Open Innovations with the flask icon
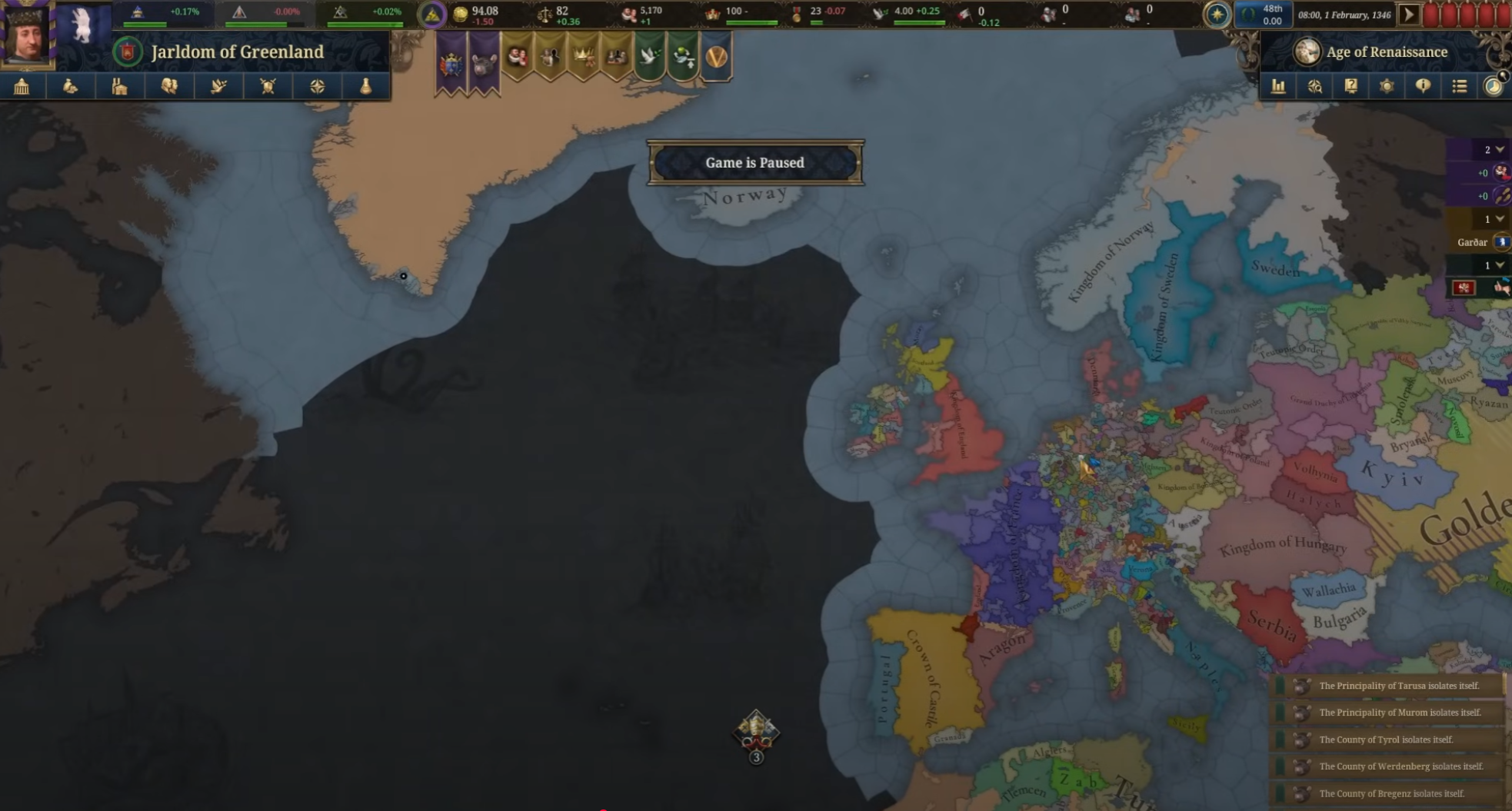 click(367, 86)
